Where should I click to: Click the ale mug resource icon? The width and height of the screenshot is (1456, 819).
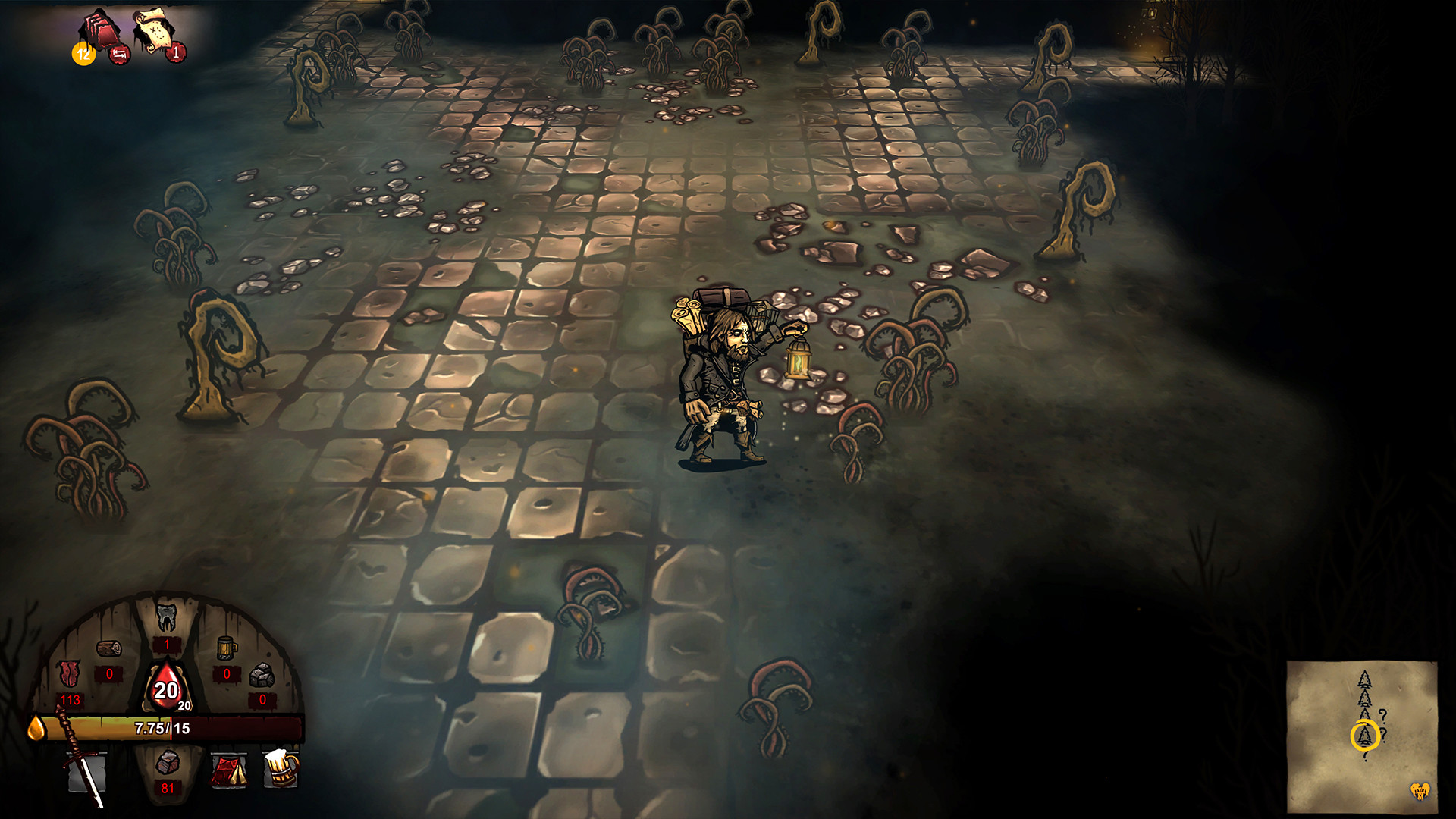pos(225,649)
